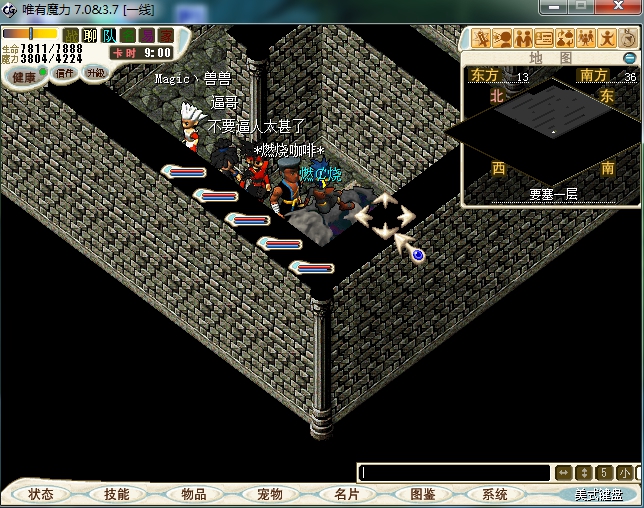Open the 信件 mail button
644x508 pixels.
(x=64, y=73)
